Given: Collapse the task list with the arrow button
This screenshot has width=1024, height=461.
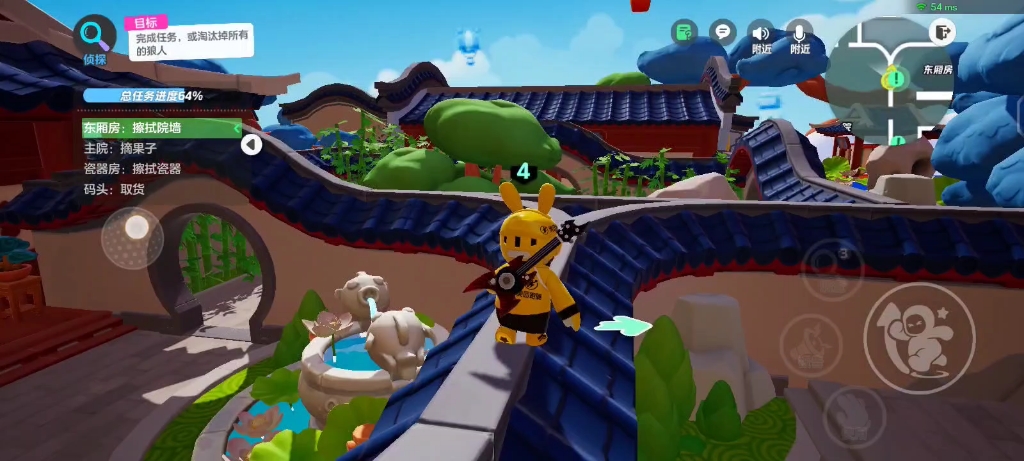Looking at the screenshot, I should click(251, 145).
